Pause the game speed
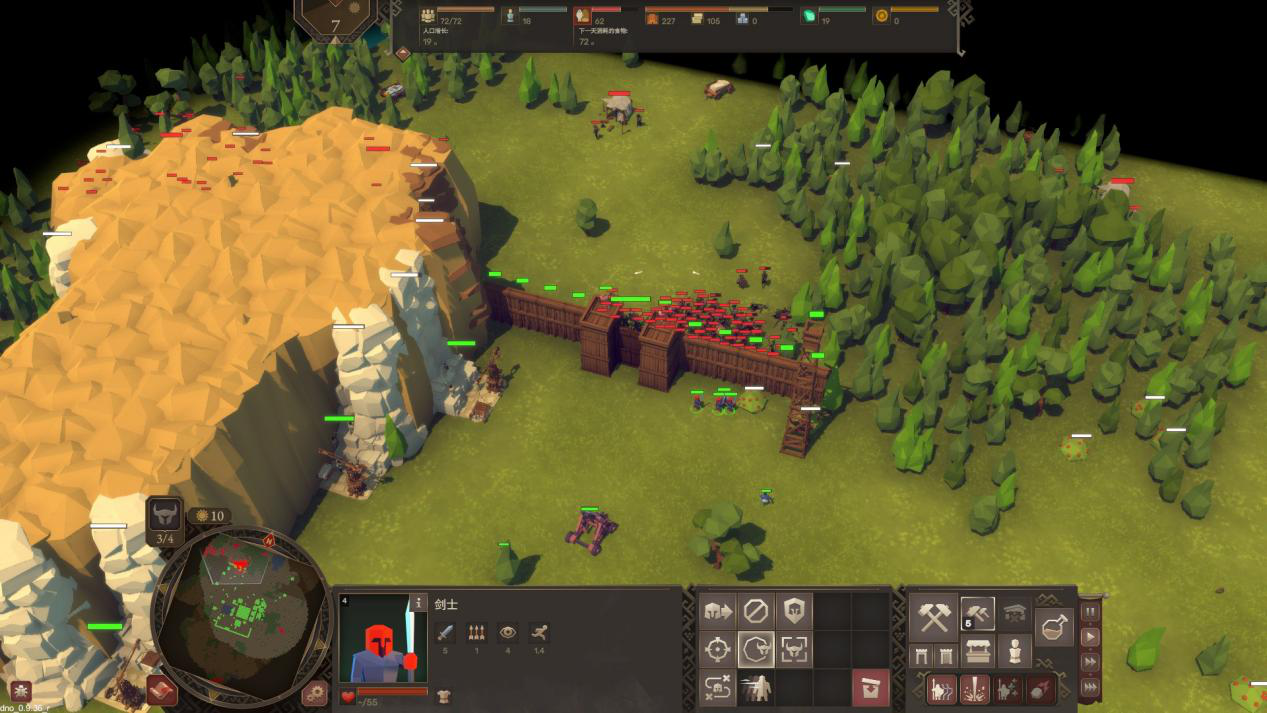This screenshot has height=713, width=1267. 1090,612
